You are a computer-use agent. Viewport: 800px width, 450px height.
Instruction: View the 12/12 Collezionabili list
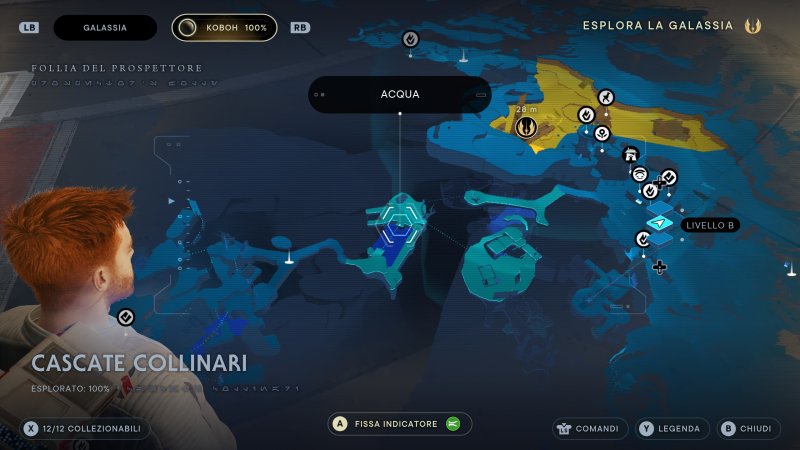tap(85, 429)
